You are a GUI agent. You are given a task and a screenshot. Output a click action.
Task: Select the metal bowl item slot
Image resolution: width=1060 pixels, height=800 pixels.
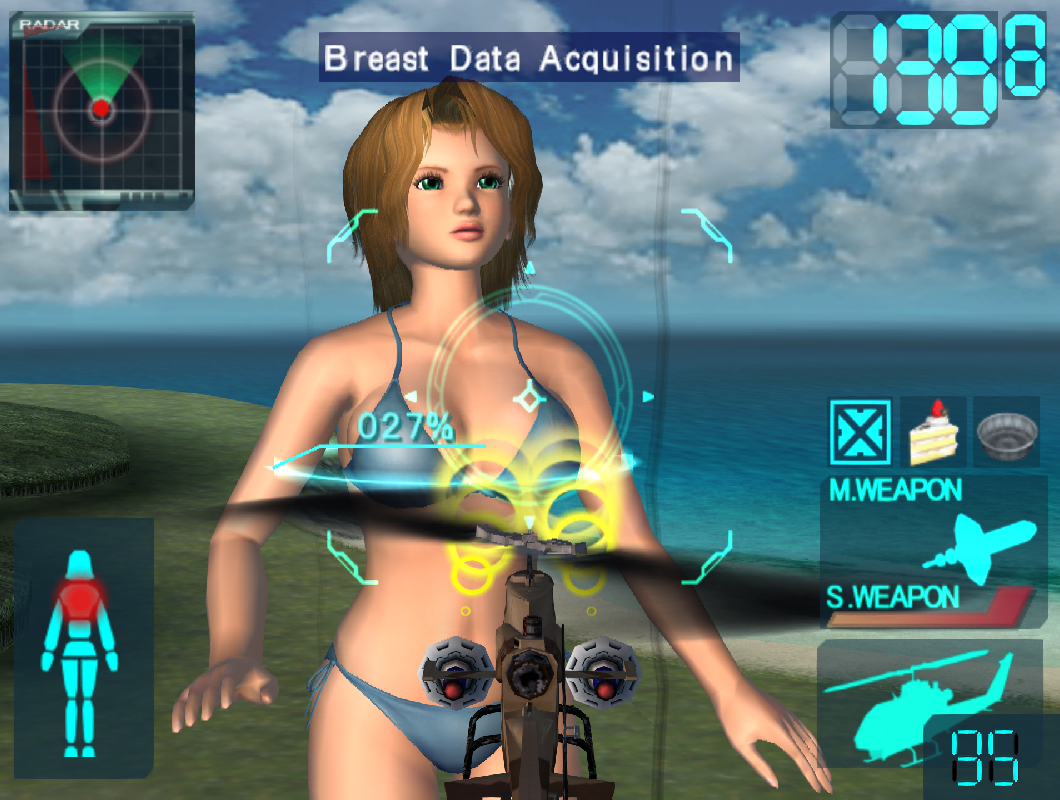[x=1006, y=432]
